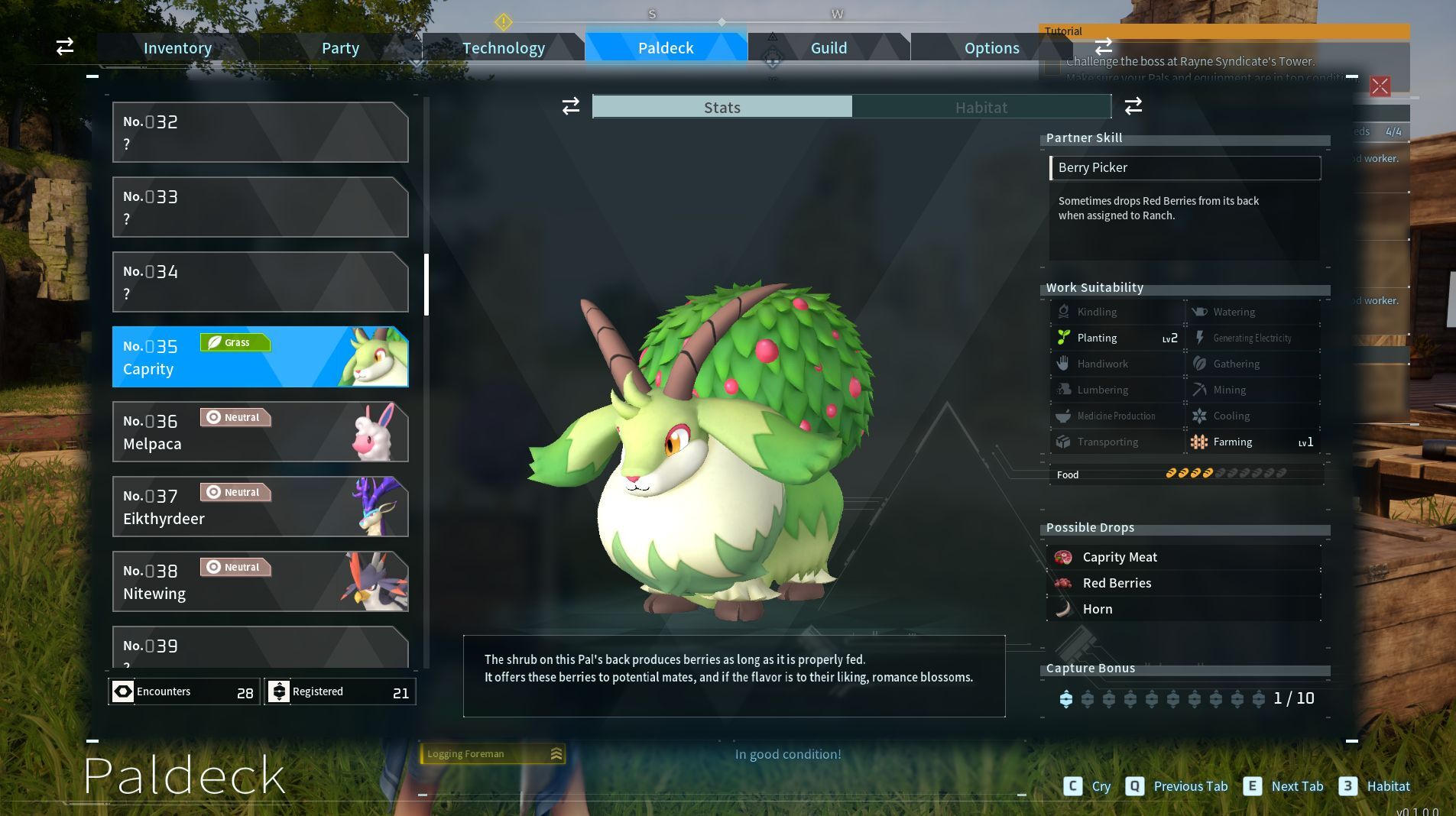Screen dimensions: 1456x816
Task: Click the Paldeck list scrollbar
Action: [426, 284]
